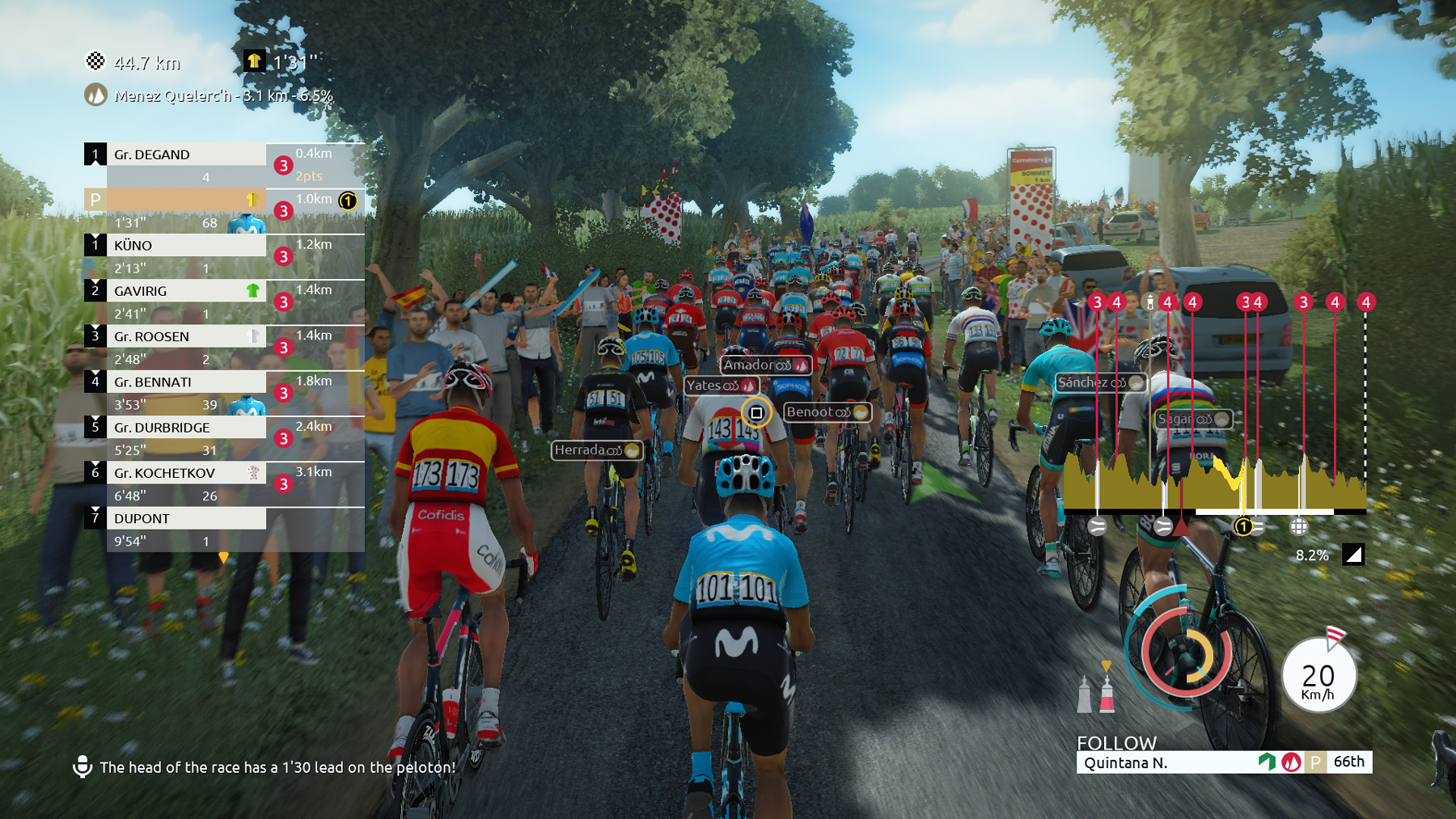Choose KÜNO in the race standings
This screenshot has height=819, width=1456.
[186, 245]
